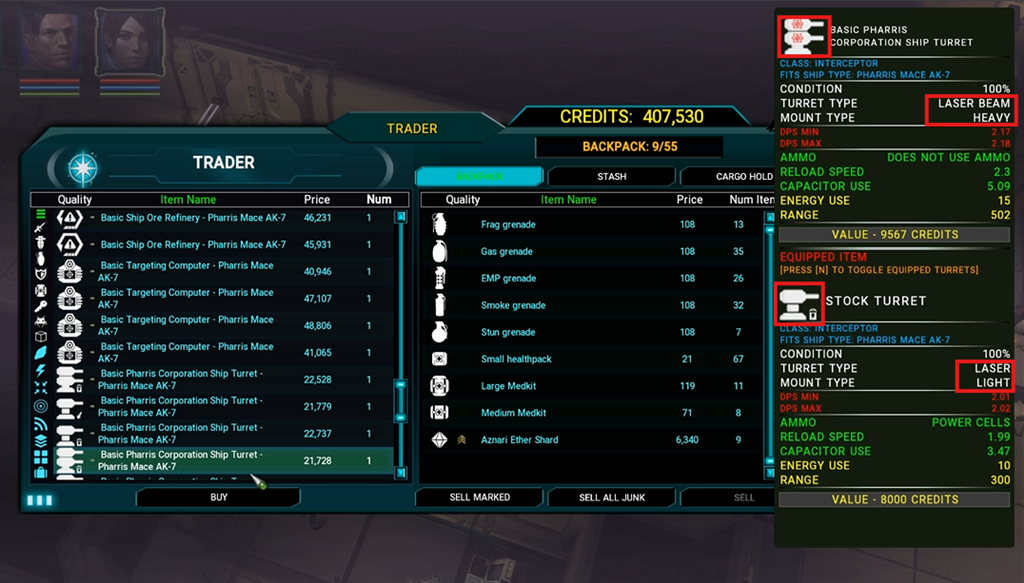Sell marked items
Image resolution: width=1024 pixels, height=583 pixels.
[479, 497]
